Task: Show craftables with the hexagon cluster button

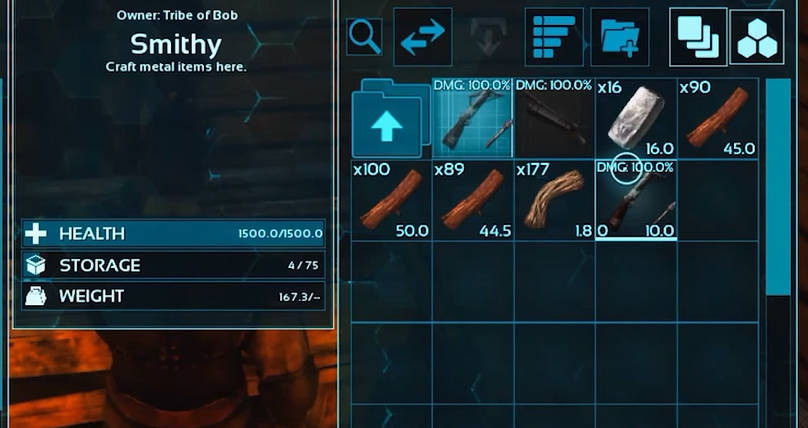Action: pyautogui.click(x=758, y=37)
